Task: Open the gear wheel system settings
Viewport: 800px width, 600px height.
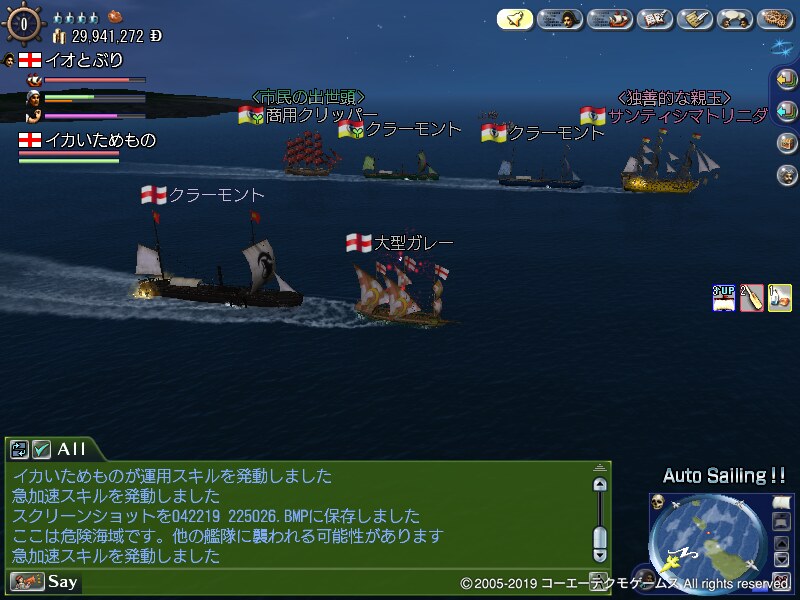Action: pyautogui.click(x=775, y=19)
